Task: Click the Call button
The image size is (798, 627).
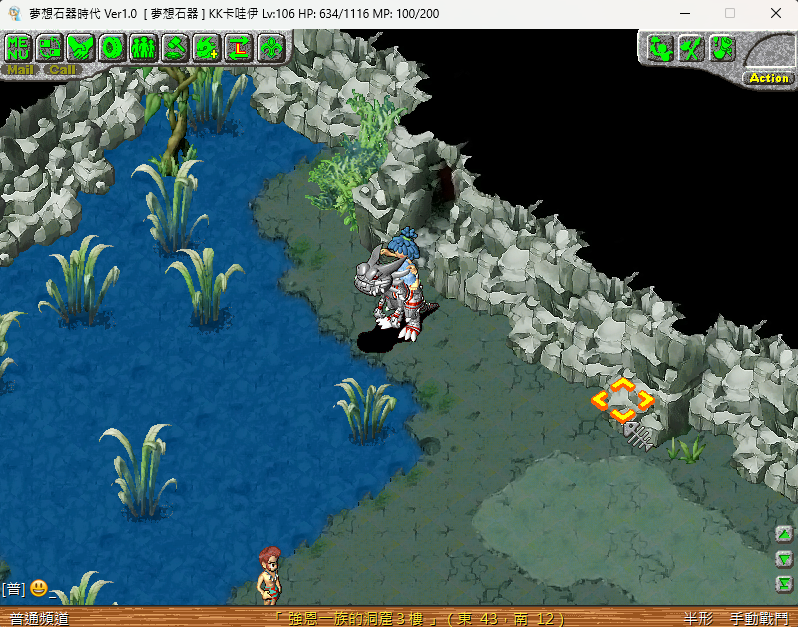Action: tap(62, 70)
